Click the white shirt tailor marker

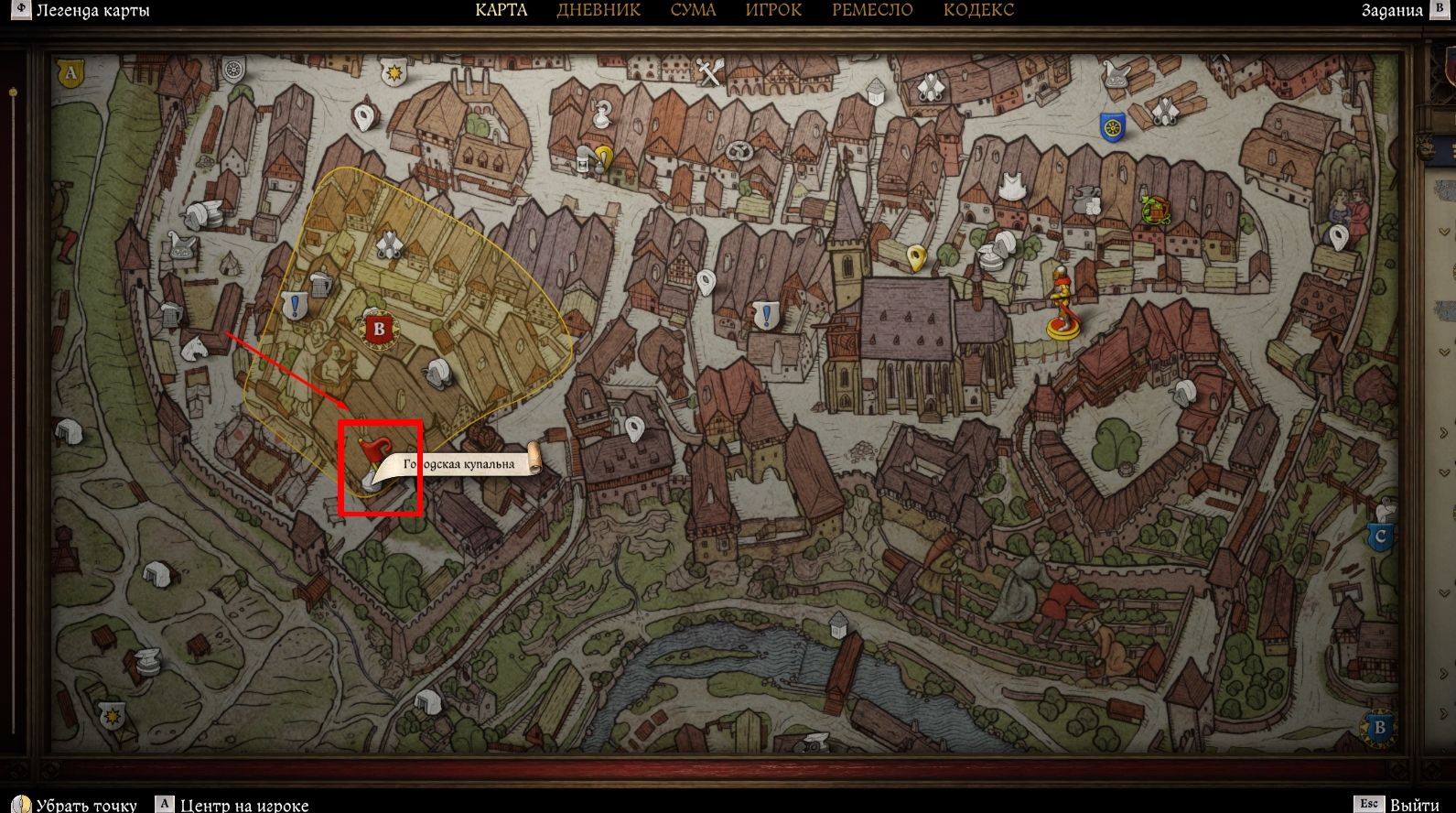tap(1010, 186)
